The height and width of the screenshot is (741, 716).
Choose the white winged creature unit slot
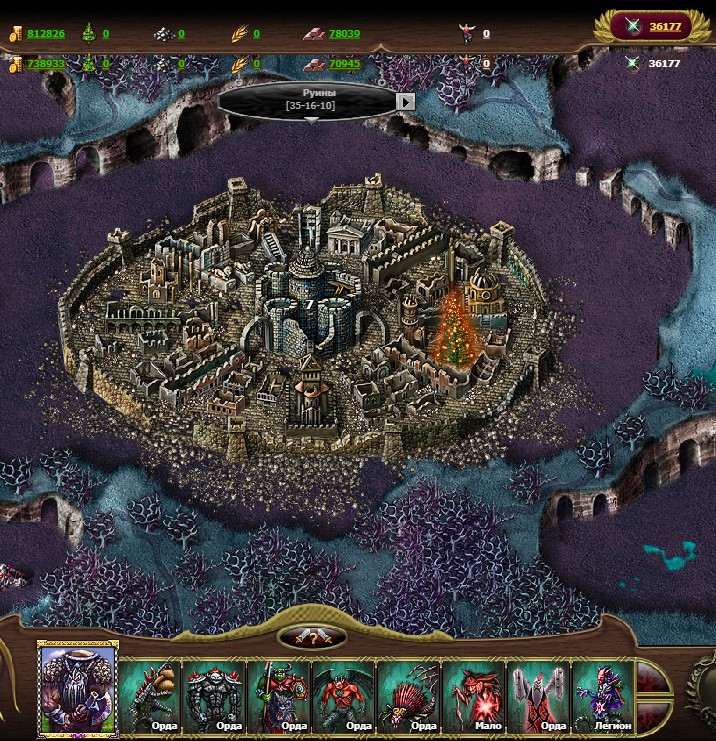click(x=538, y=695)
